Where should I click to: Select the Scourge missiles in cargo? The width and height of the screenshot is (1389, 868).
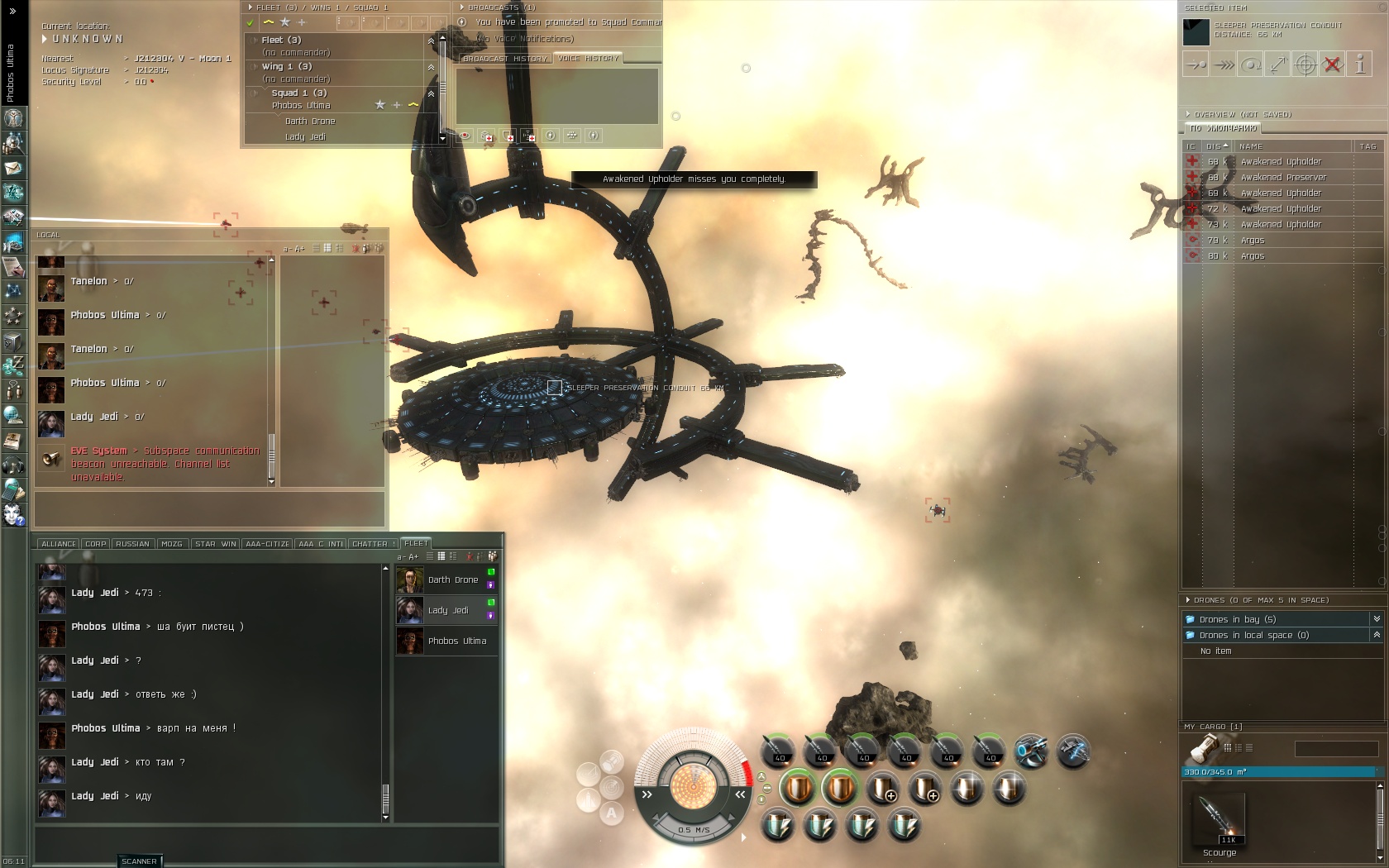pyautogui.click(x=1220, y=822)
